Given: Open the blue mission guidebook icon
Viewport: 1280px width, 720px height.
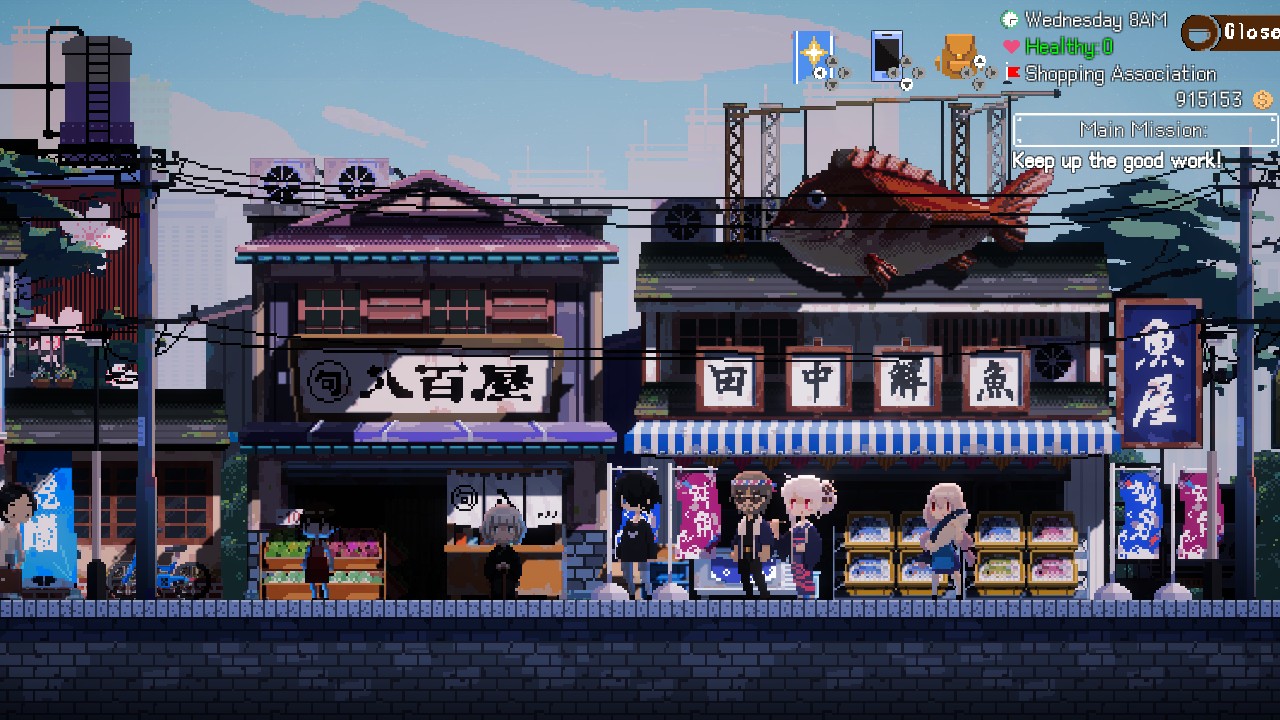Looking at the screenshot, I should point(812,48).
